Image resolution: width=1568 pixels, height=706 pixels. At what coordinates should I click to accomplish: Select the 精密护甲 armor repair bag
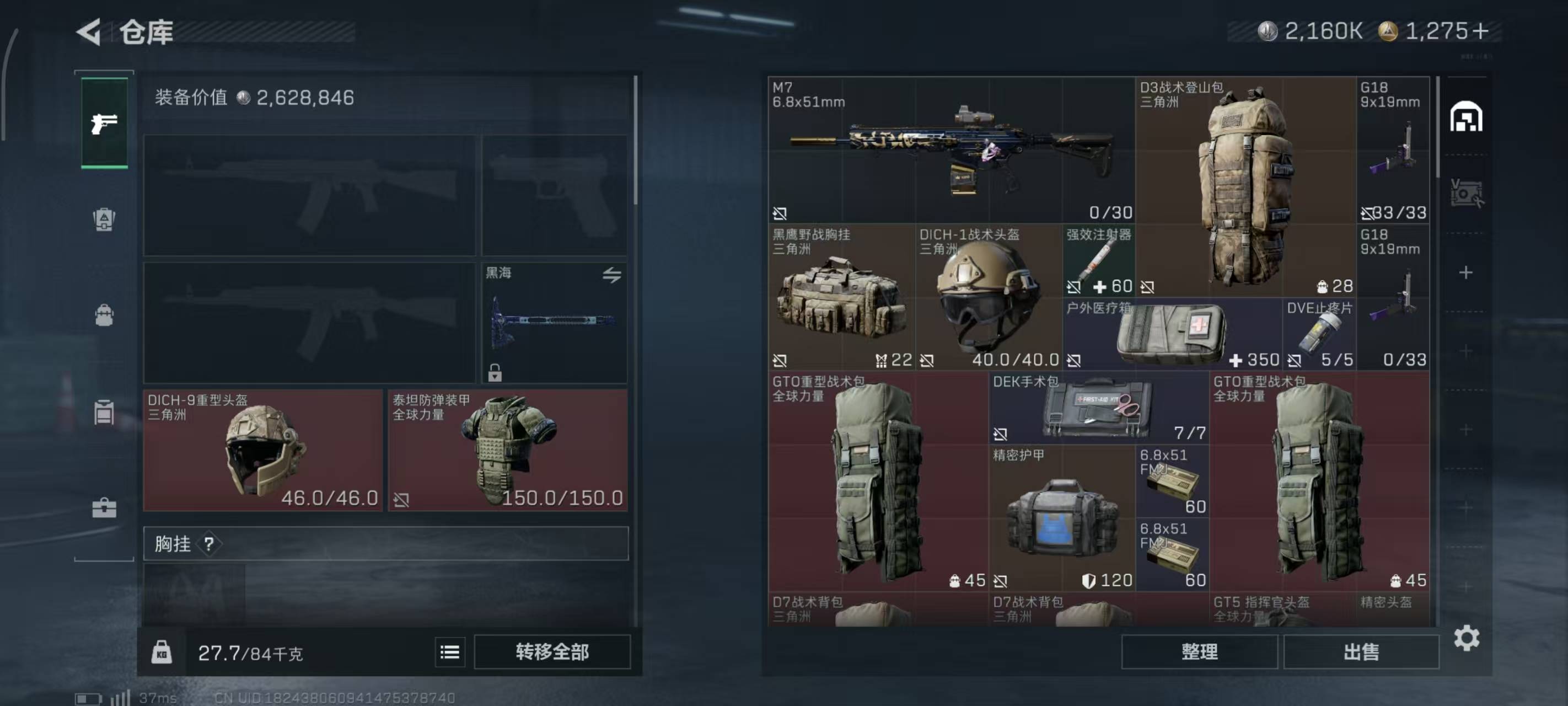point(1062,518)
